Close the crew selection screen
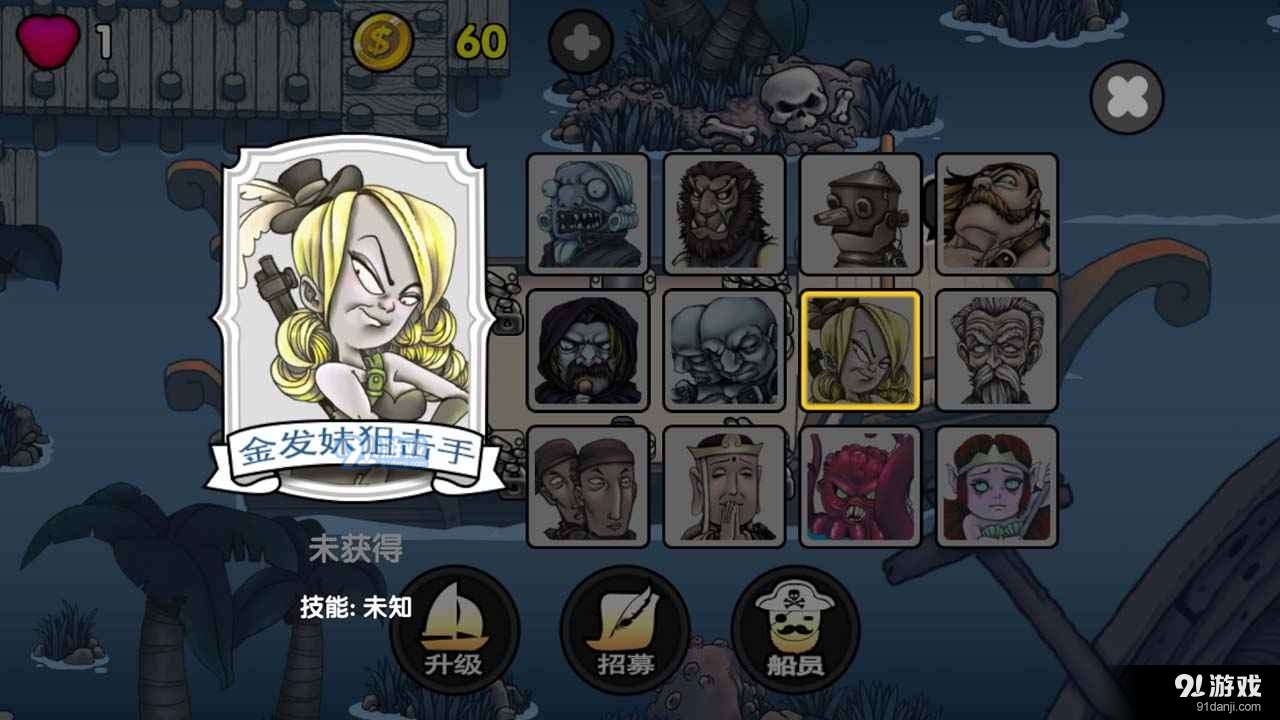1280x720 pixels. (1125, 97)
